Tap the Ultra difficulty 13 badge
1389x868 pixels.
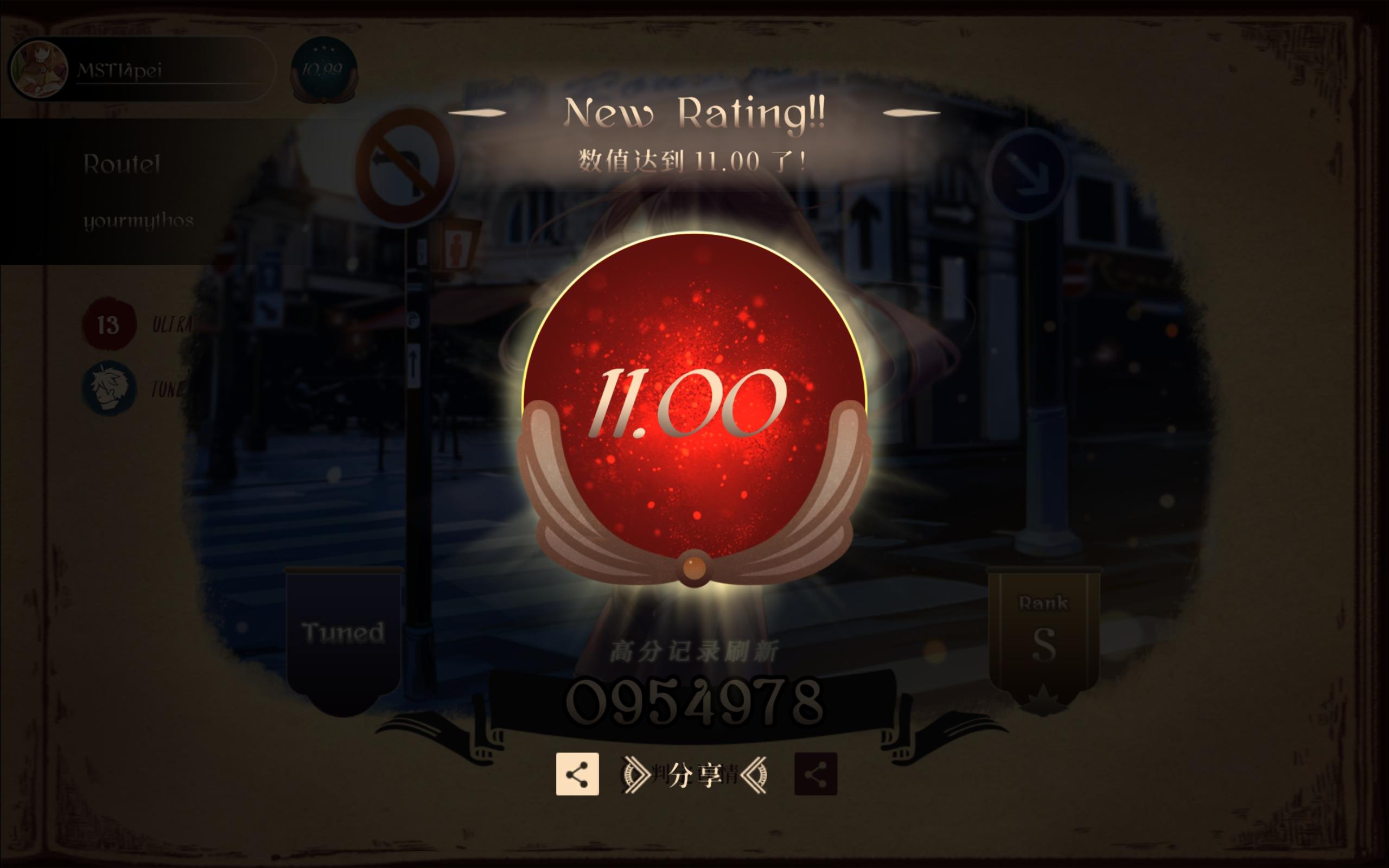[109, 324]
